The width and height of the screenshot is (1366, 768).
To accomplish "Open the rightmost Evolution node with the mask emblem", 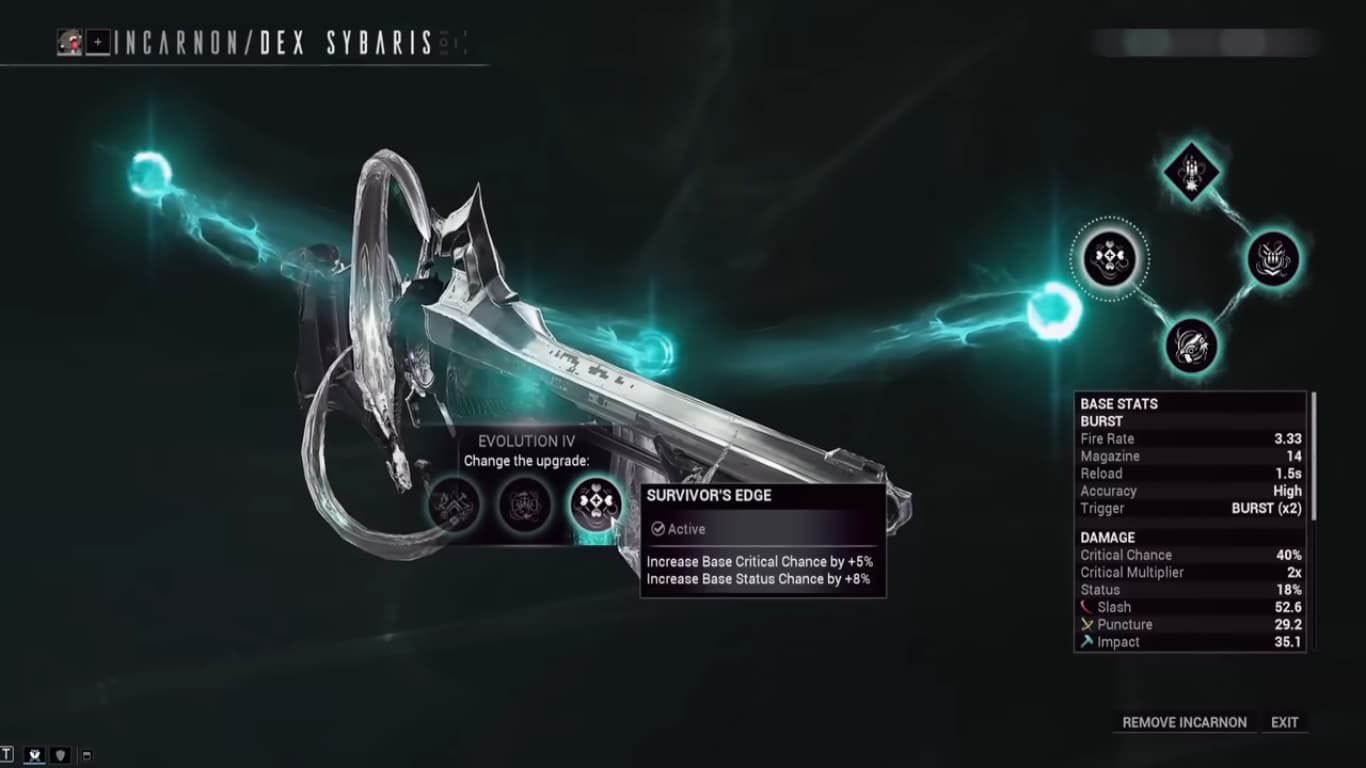I will 1272,259.
